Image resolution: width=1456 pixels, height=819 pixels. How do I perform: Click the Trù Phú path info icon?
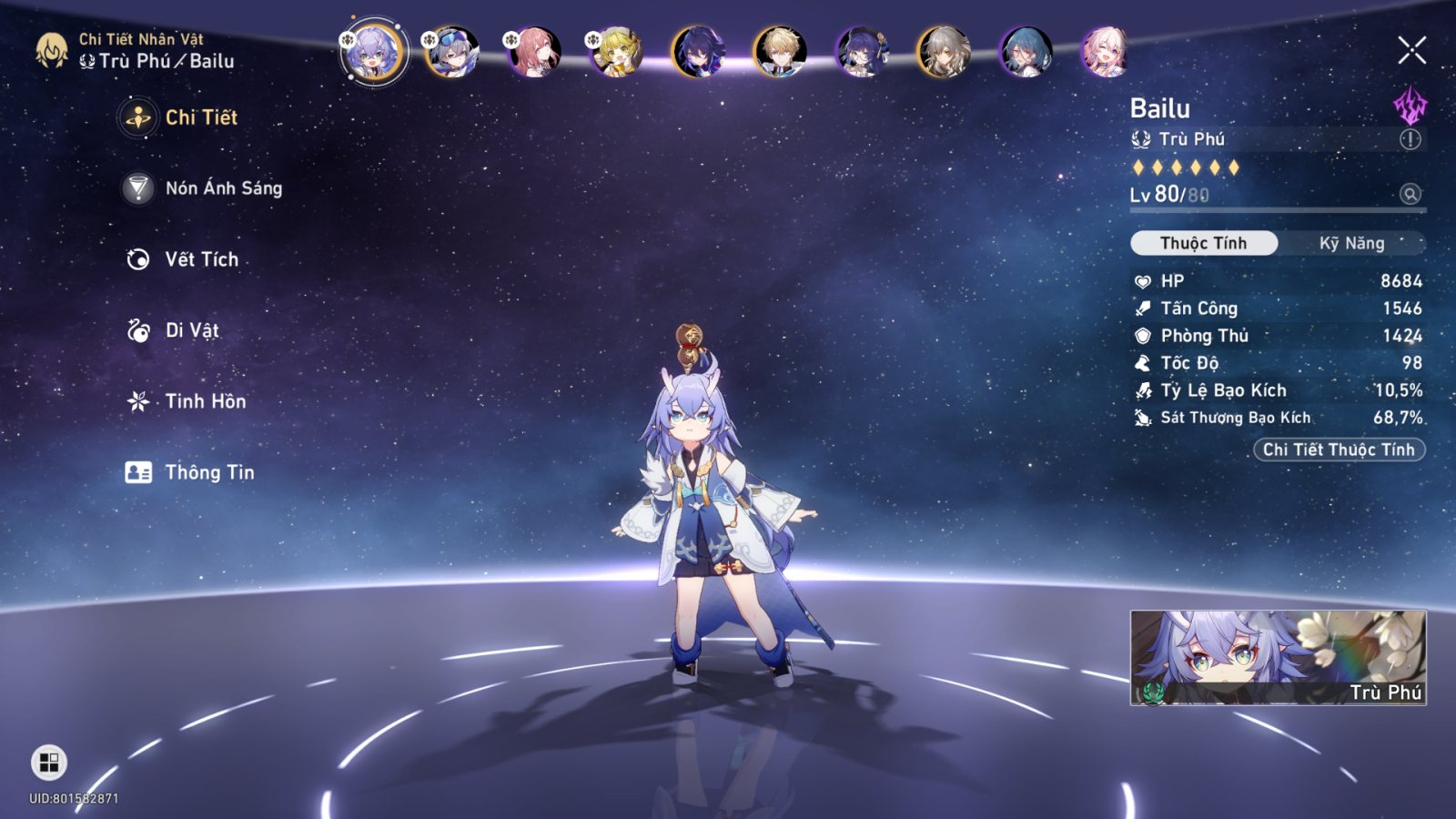pyautogui.click(x=1410, y=139)
